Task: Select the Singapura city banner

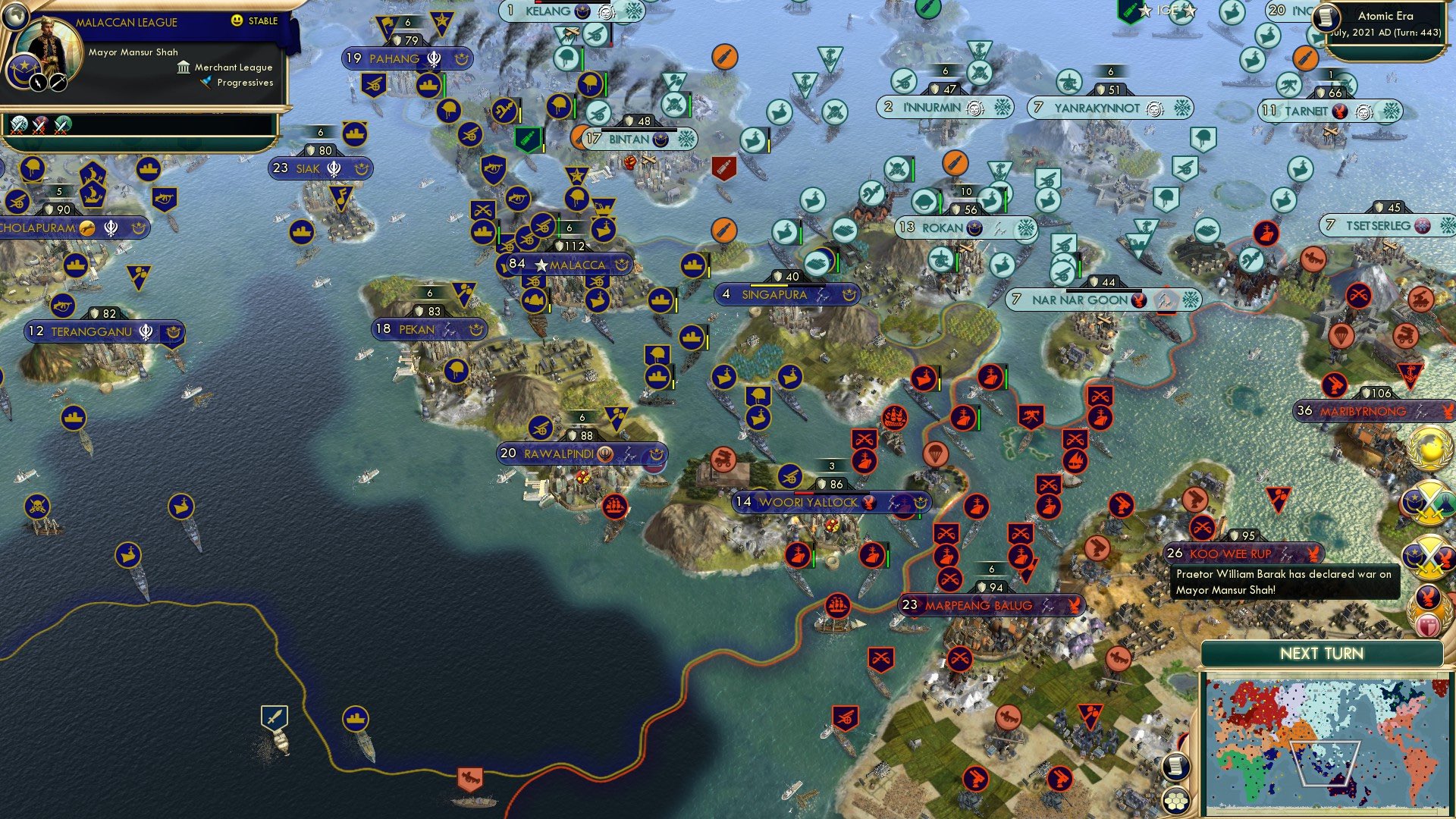Action: (x=785, y=295)
